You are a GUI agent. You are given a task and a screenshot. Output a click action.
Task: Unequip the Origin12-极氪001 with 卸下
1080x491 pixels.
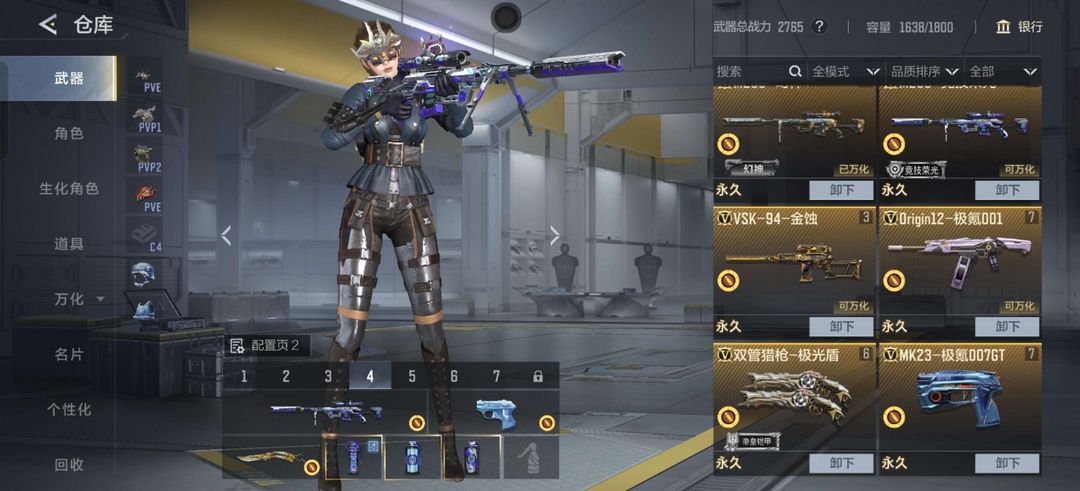tap(1007, 326)
